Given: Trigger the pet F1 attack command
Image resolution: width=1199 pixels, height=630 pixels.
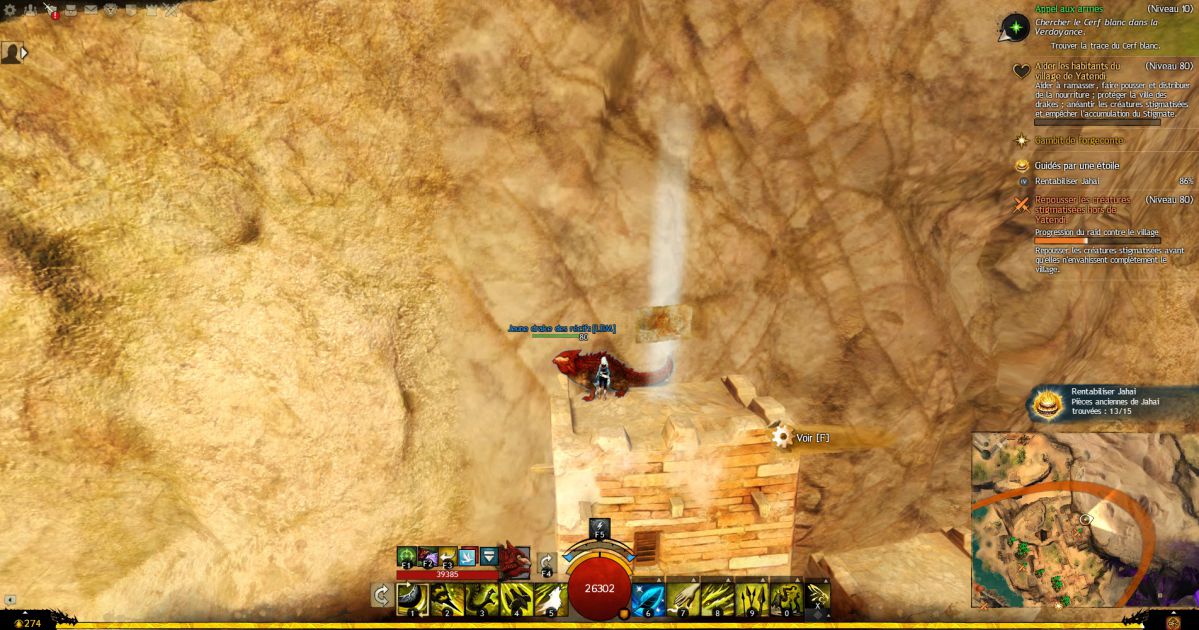Looking at the screenshot, I should [x=407, y=557].
